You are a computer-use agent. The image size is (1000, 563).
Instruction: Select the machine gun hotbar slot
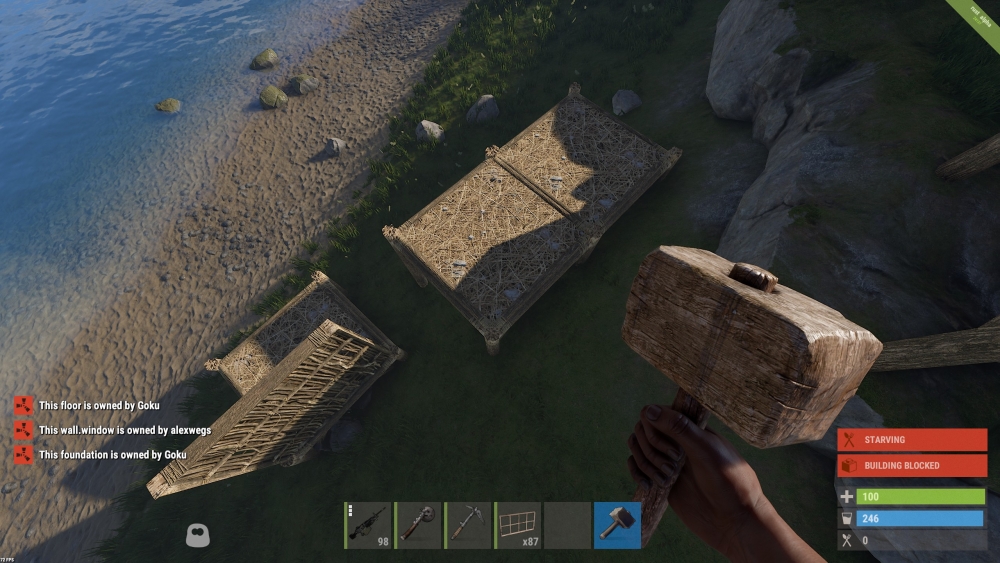coord(368,525)
